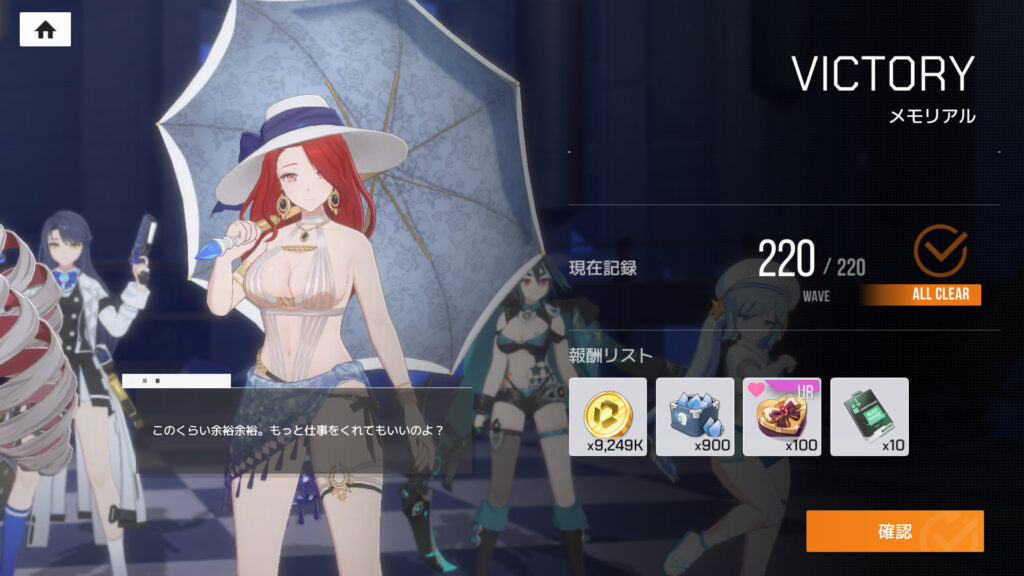The image size is (1024, 576).
Task: Check the green device reward x10
Action: [869, 416]
